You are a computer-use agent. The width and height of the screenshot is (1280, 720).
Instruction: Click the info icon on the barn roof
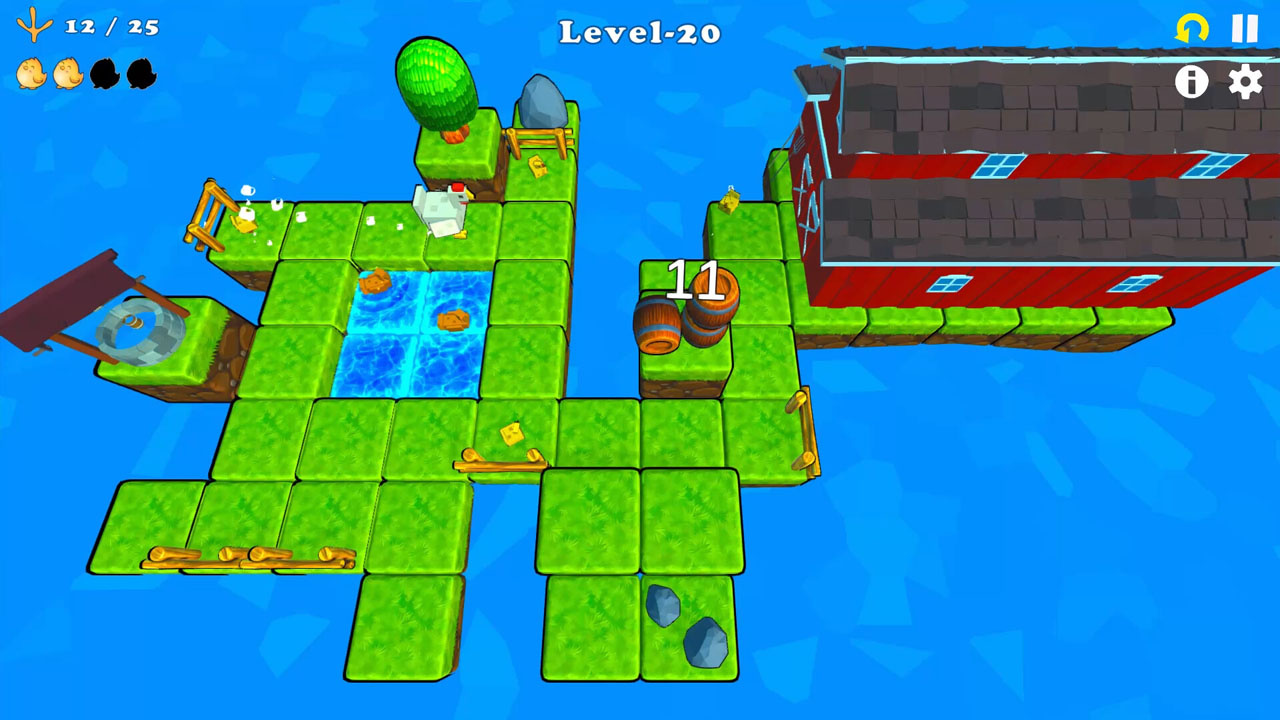coord(1192,83)
